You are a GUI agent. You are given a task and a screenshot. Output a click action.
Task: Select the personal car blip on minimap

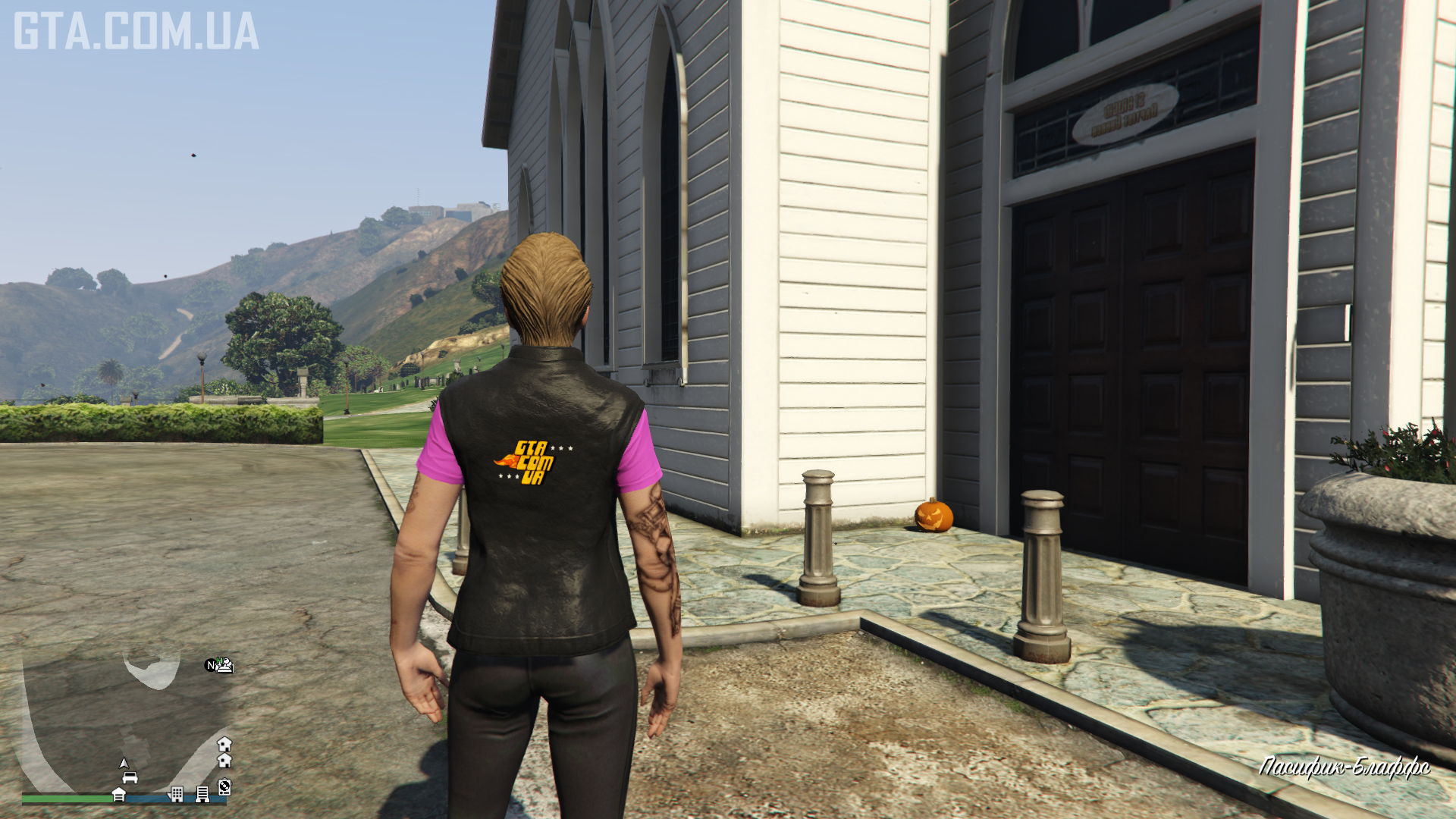coord(130,778)
